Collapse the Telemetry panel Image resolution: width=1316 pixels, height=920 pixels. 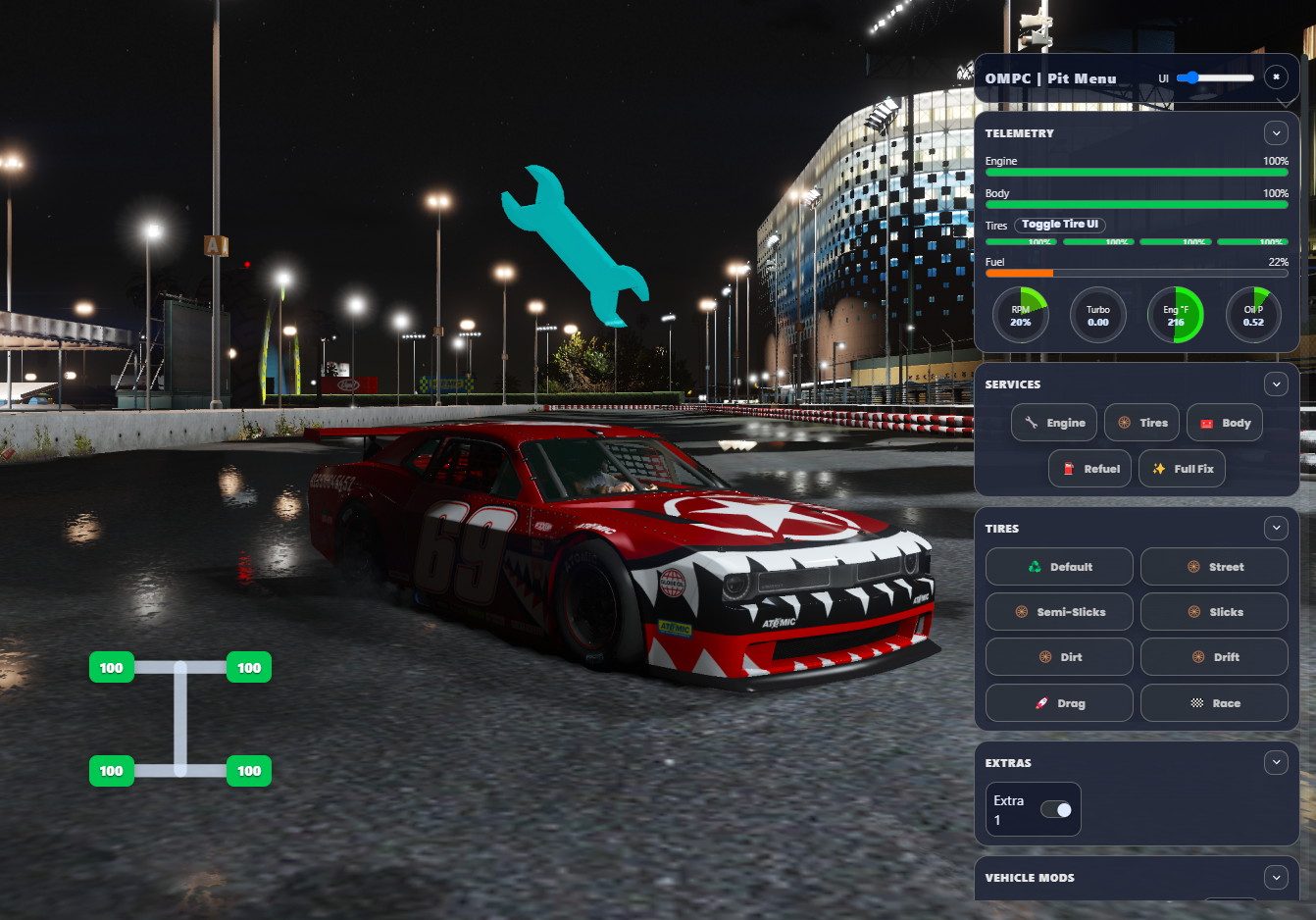point(1276,132)
